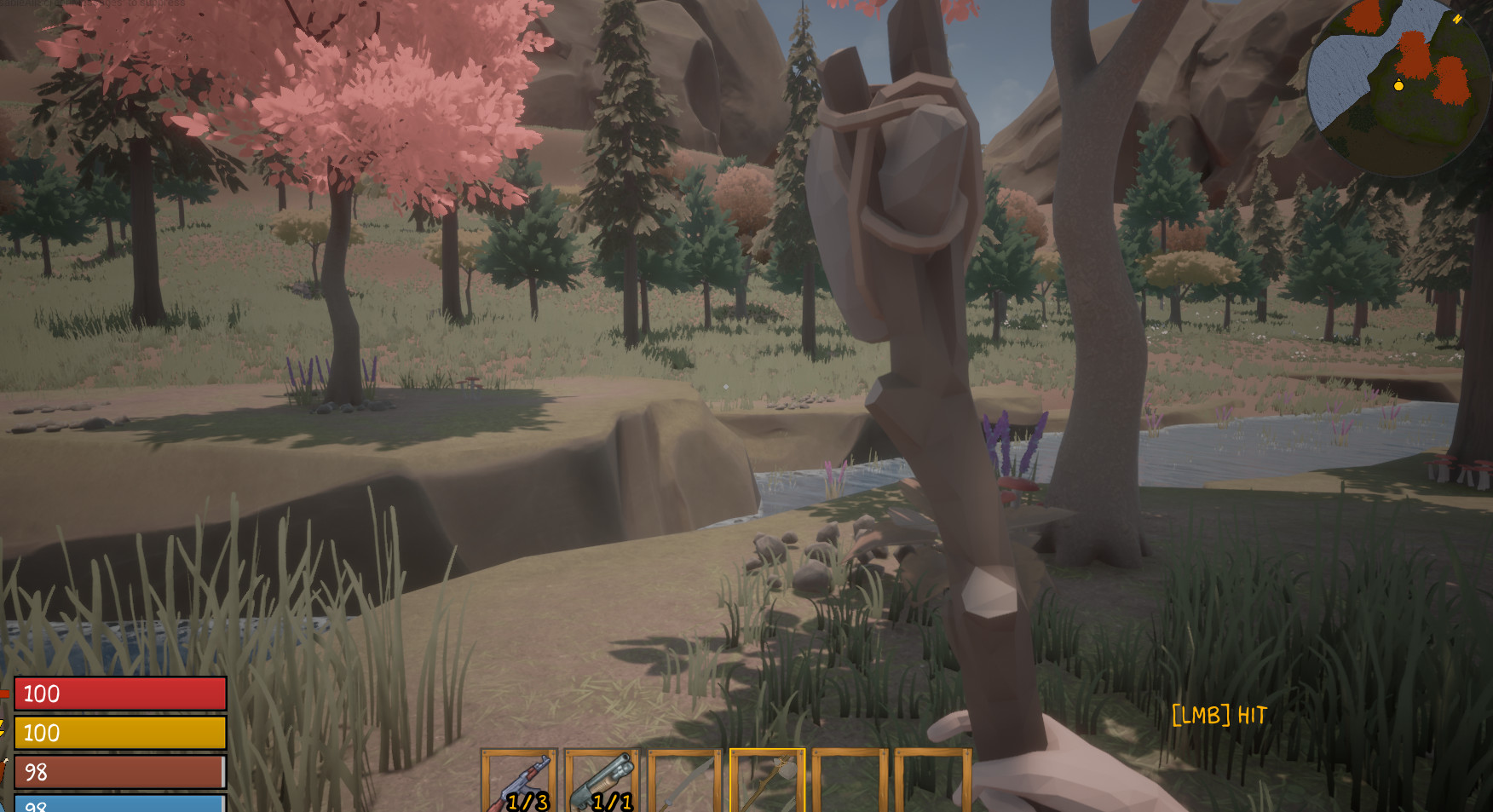Click the circular minimap
1493x812 pixels.
(1398, 85)
